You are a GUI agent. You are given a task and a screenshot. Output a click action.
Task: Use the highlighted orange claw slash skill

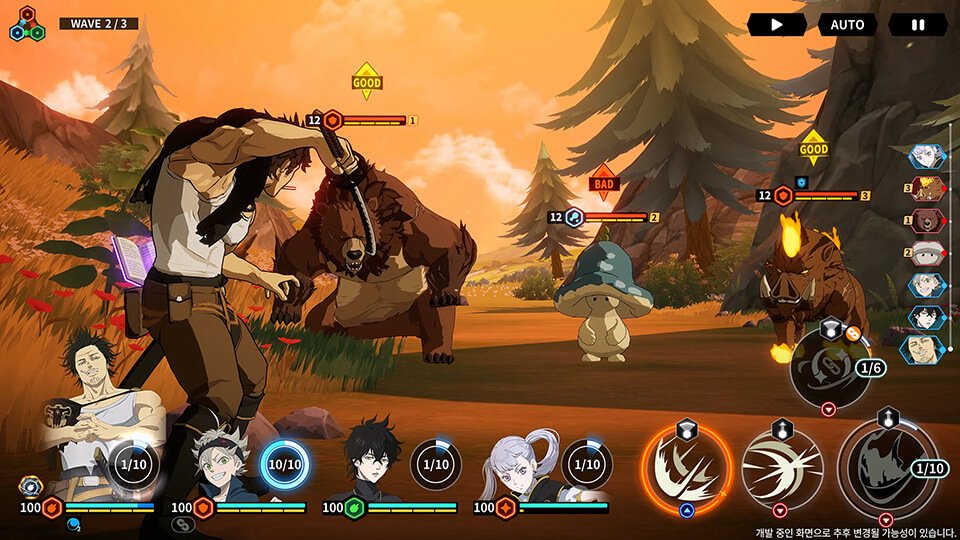point(687,466)
